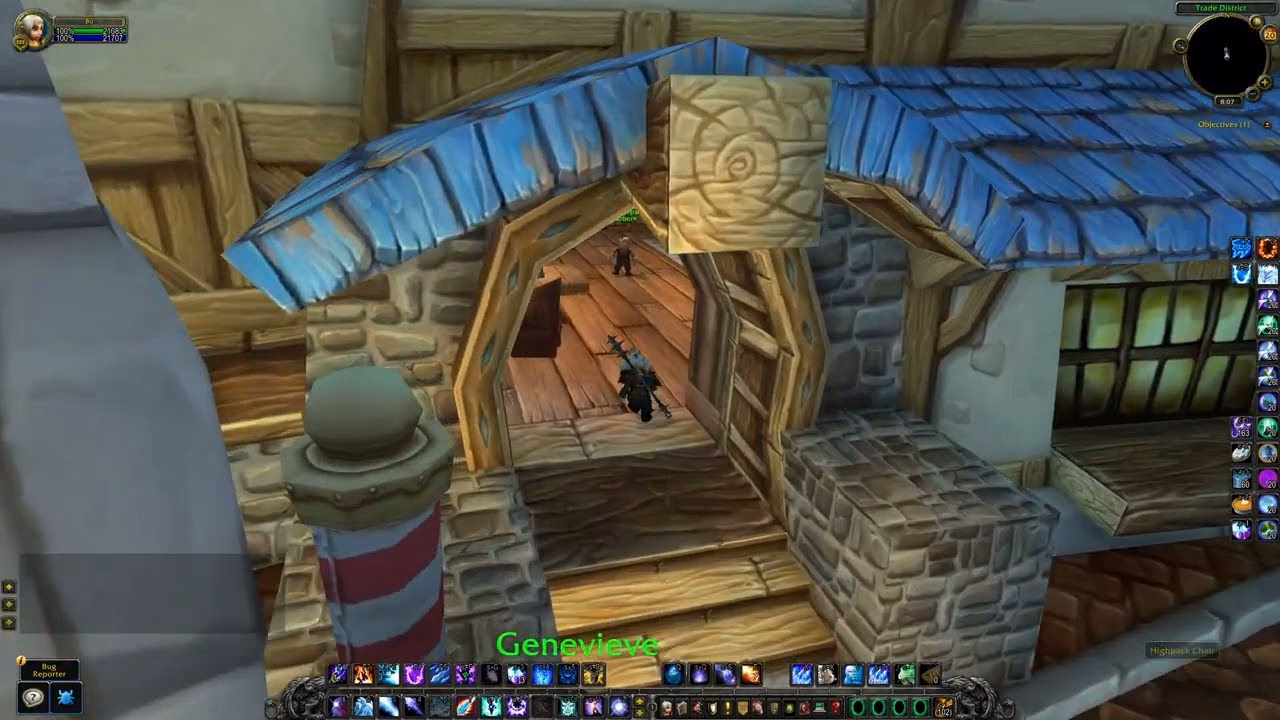Open the red question mark help micro menu button
Screen dimensions: 1280x720
[834, 707]
